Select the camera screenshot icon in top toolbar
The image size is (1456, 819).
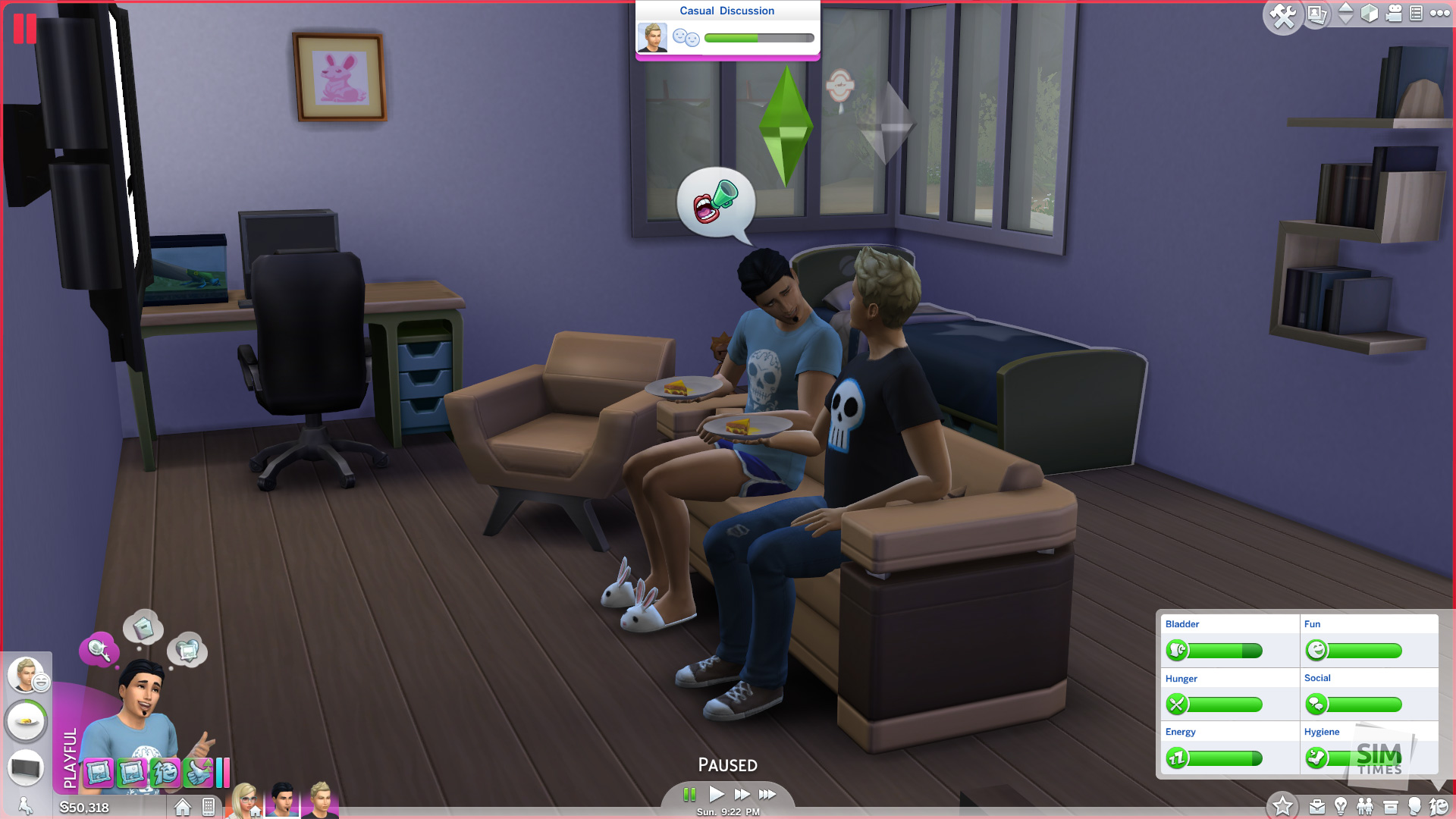pyautogui.click(x=1316, y=14)
